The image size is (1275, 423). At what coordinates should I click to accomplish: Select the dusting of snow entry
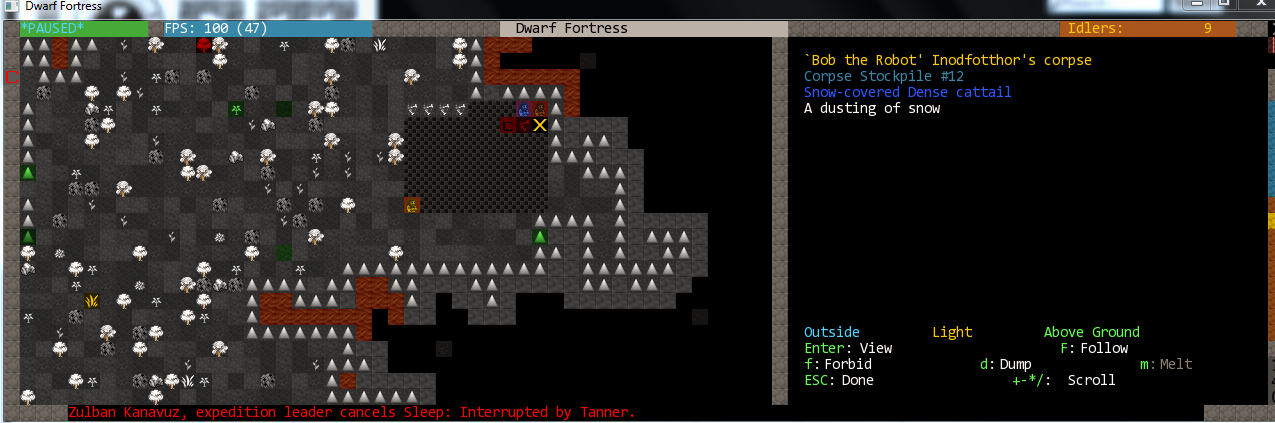[871, 108]
